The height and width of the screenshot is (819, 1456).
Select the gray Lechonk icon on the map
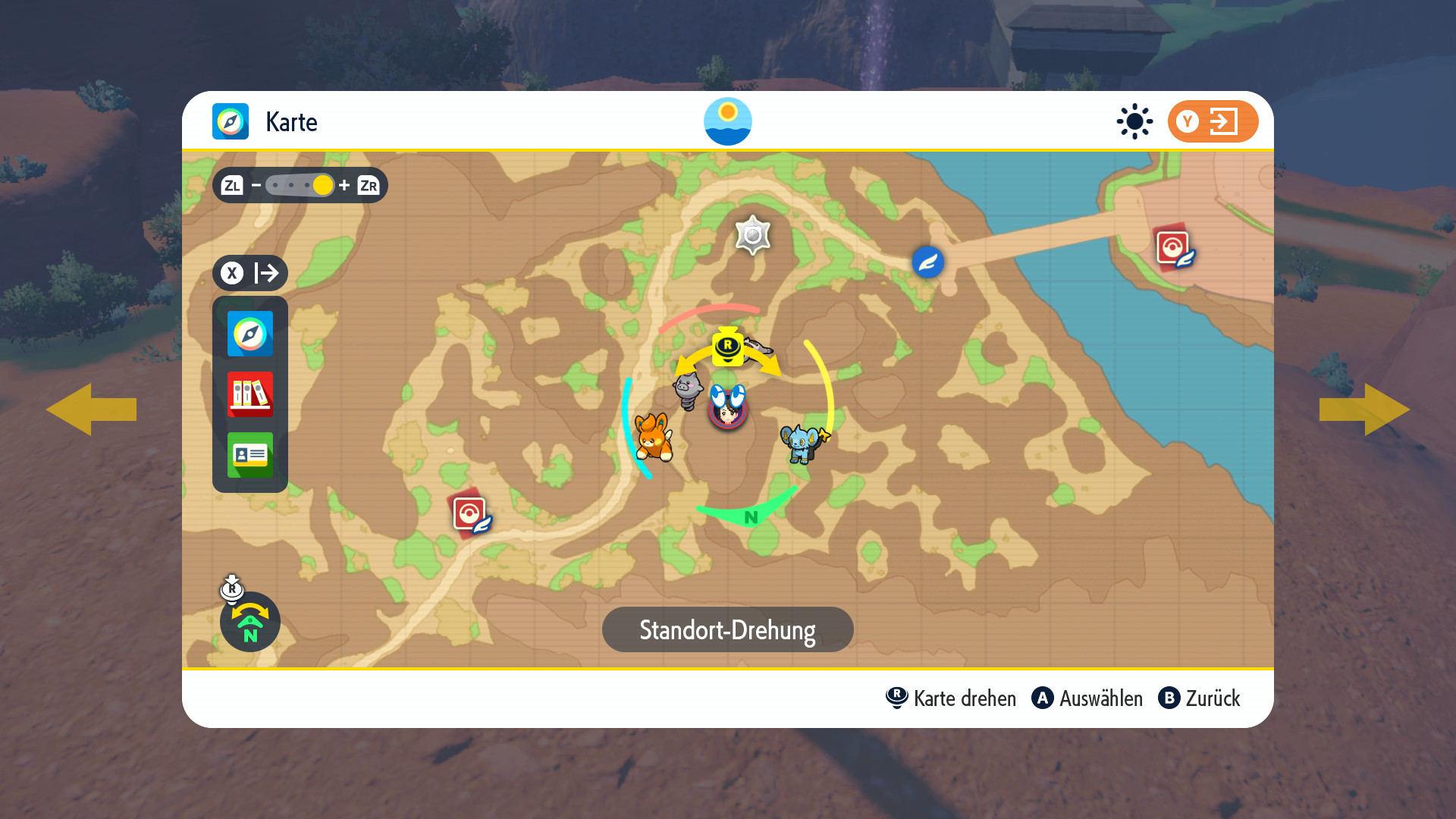click(687, 390)
